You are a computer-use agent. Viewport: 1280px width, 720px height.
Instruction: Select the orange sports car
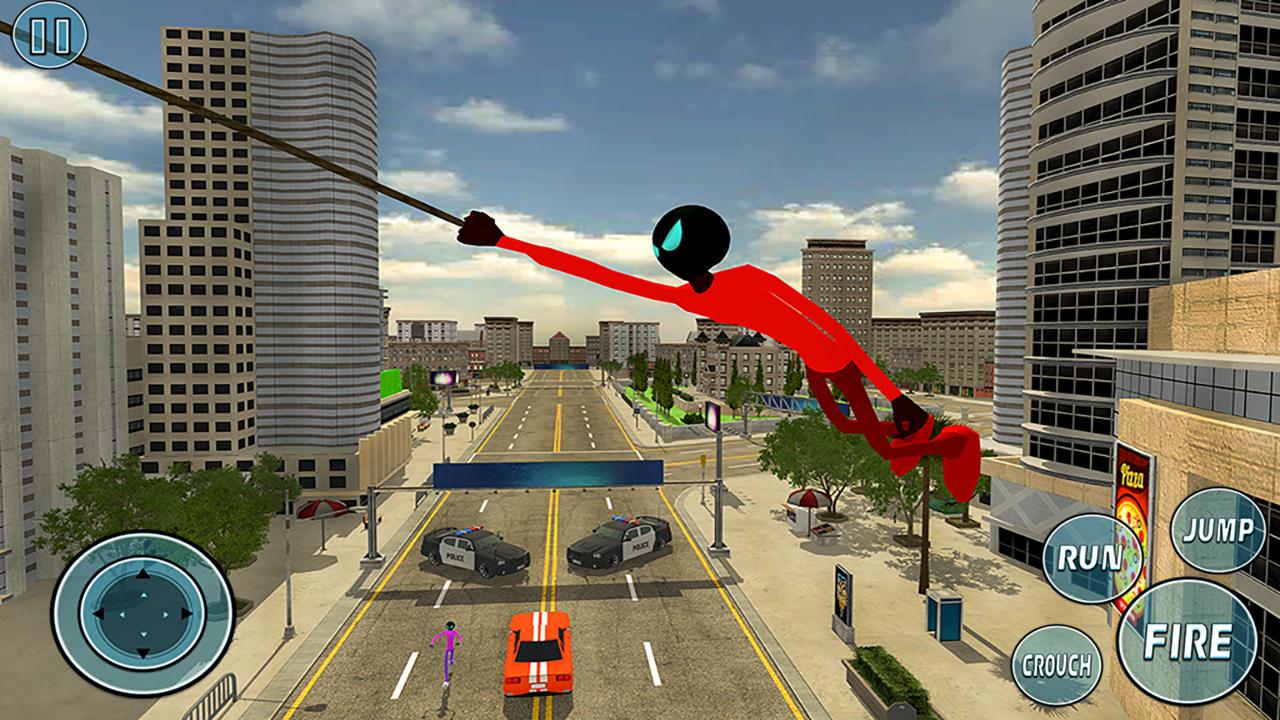[x=540, y=655]
